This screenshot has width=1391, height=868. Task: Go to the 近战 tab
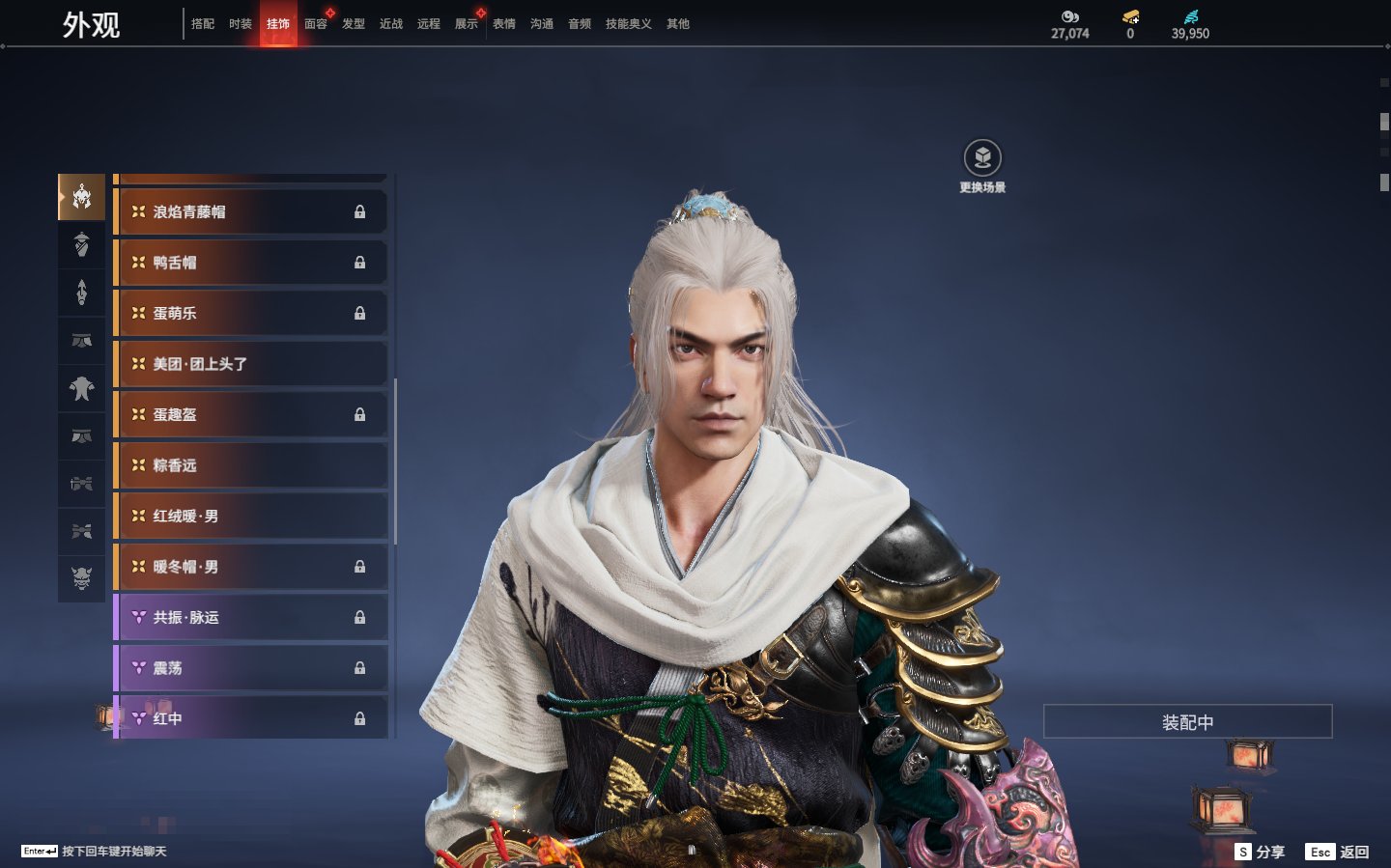(391, 24)
